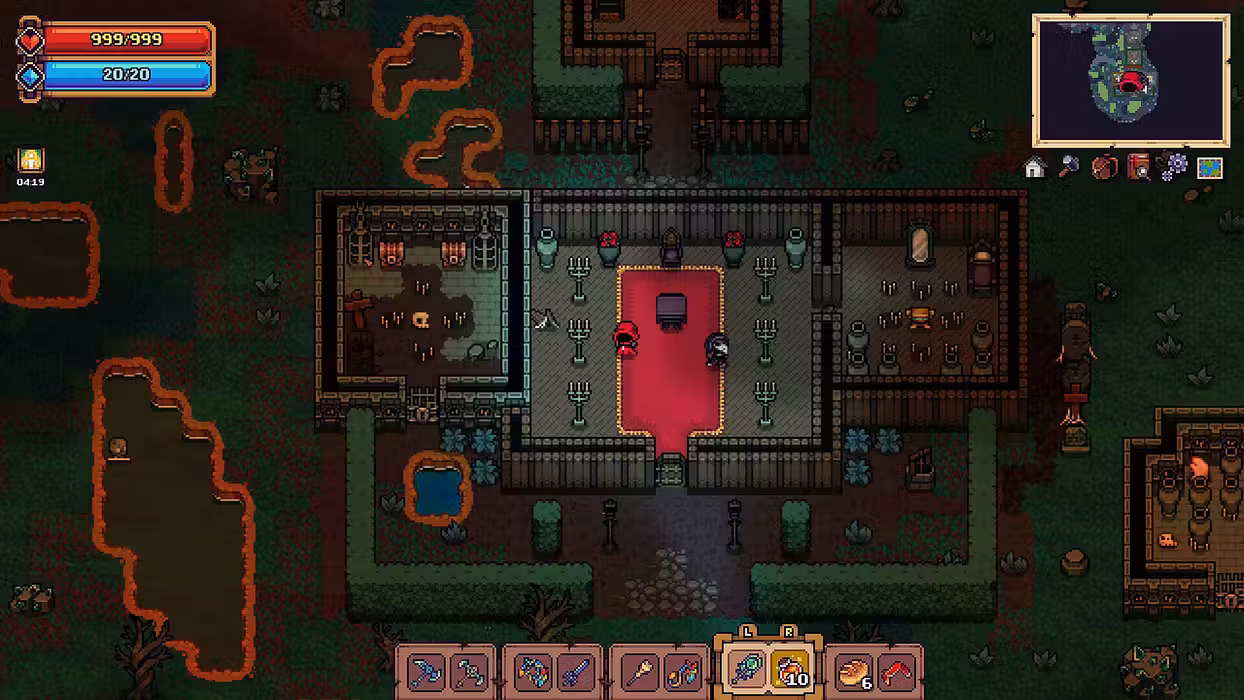The height and width of the screenshot is (700, 1244).
Task: Choose the colorful bow slot
Action: [x=531, y=671]
